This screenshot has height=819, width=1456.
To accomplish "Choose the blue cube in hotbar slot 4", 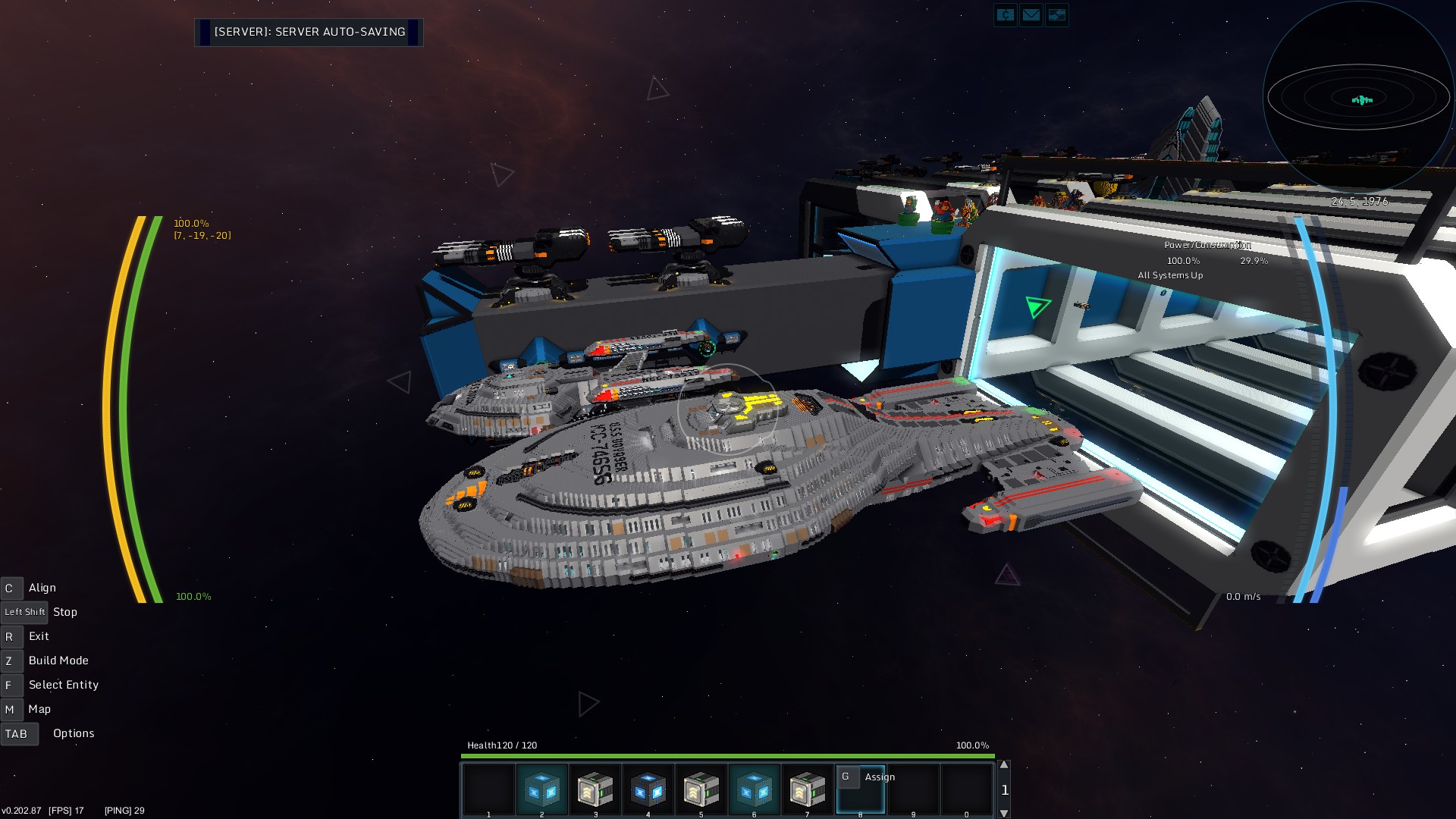I will tap(648, 789).
